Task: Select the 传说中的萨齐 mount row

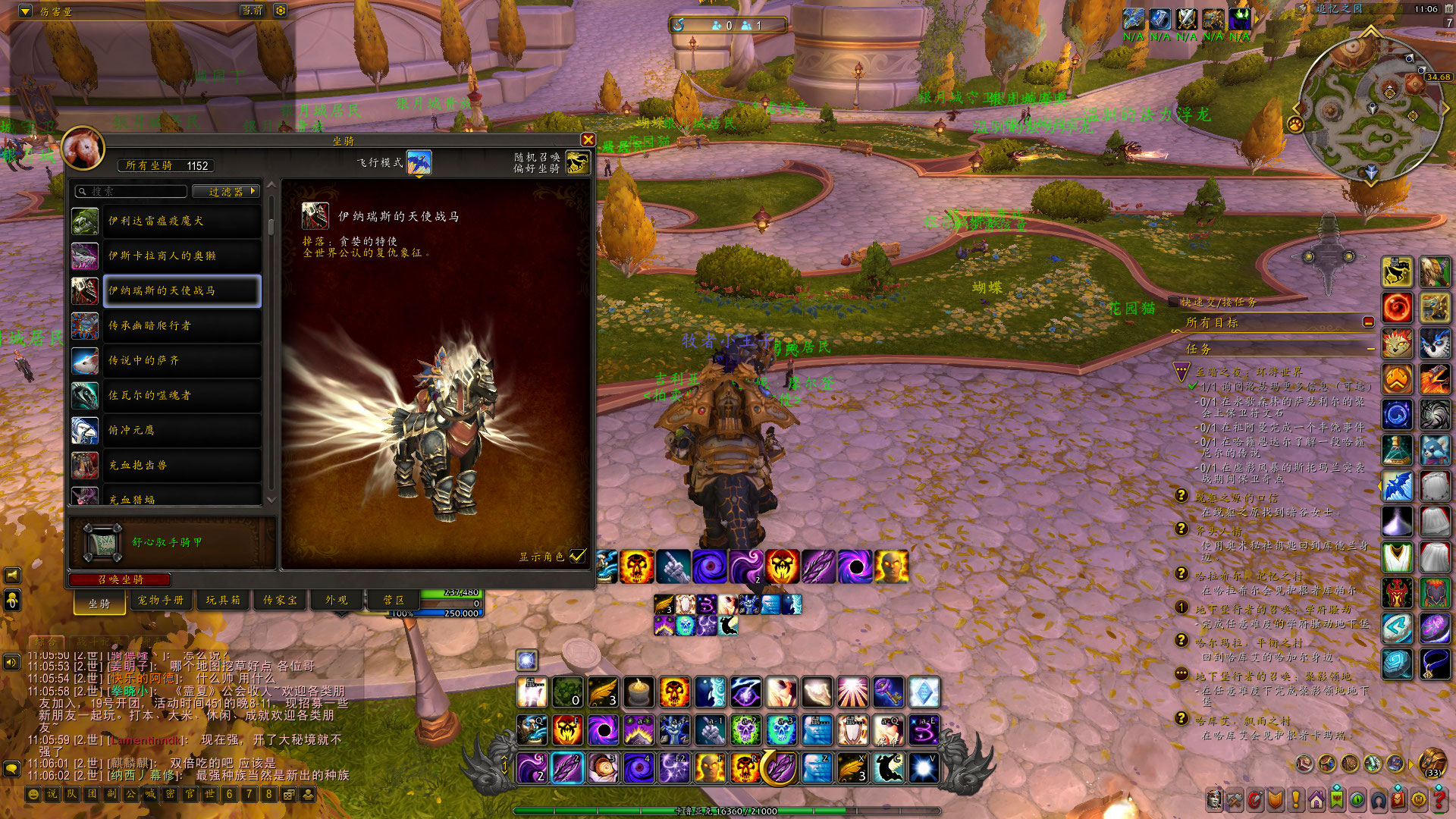Action: pos(182,360)
